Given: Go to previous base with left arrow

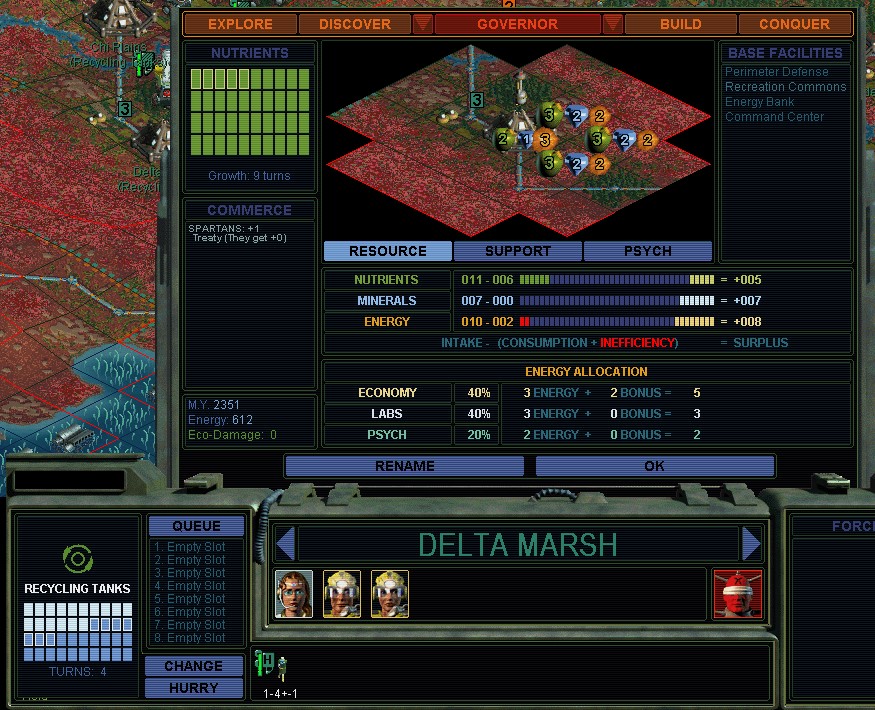Looking at the screenshot, I should coord(285,544).
